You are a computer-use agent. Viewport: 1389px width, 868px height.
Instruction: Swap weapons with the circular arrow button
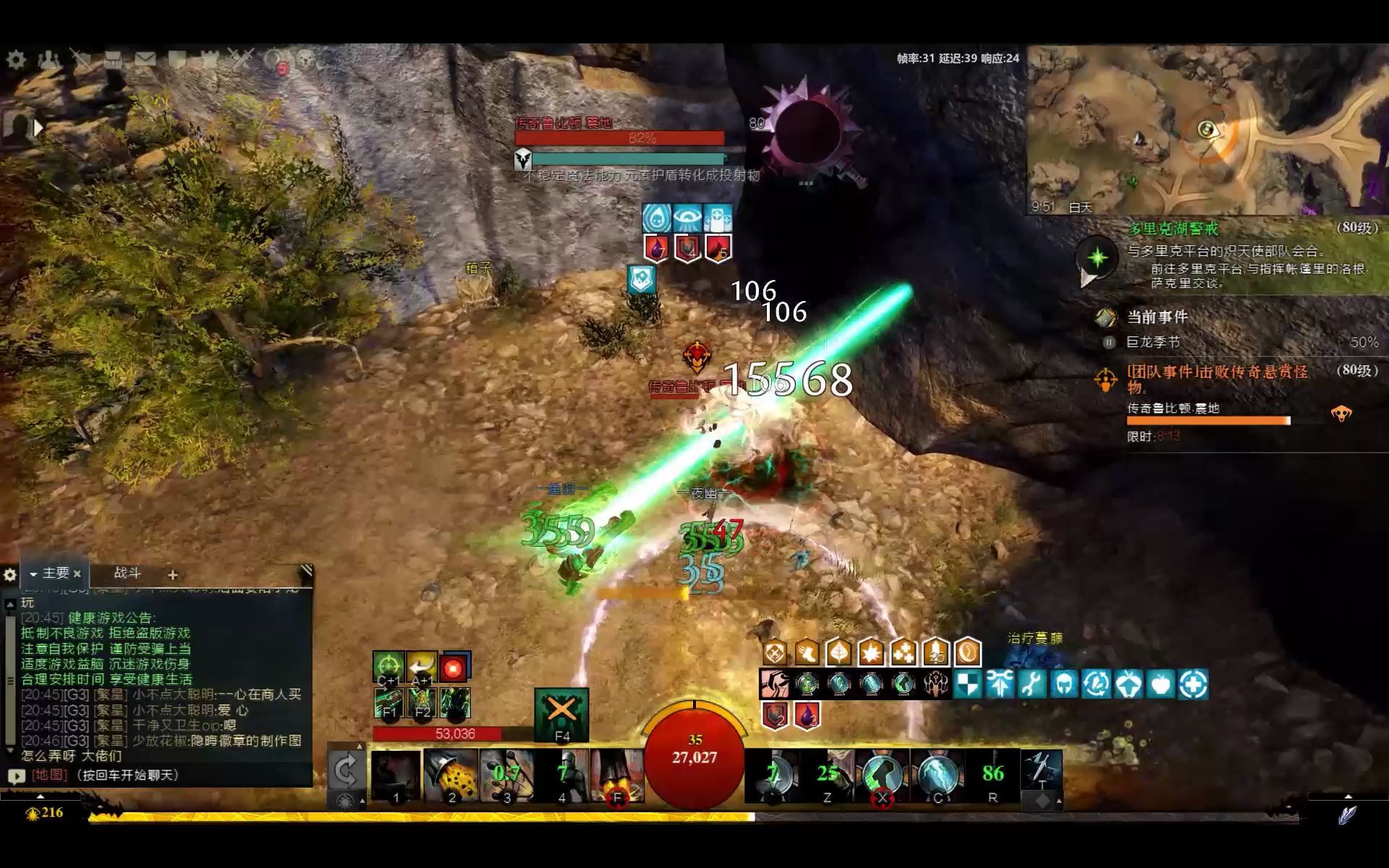[345, 770]
